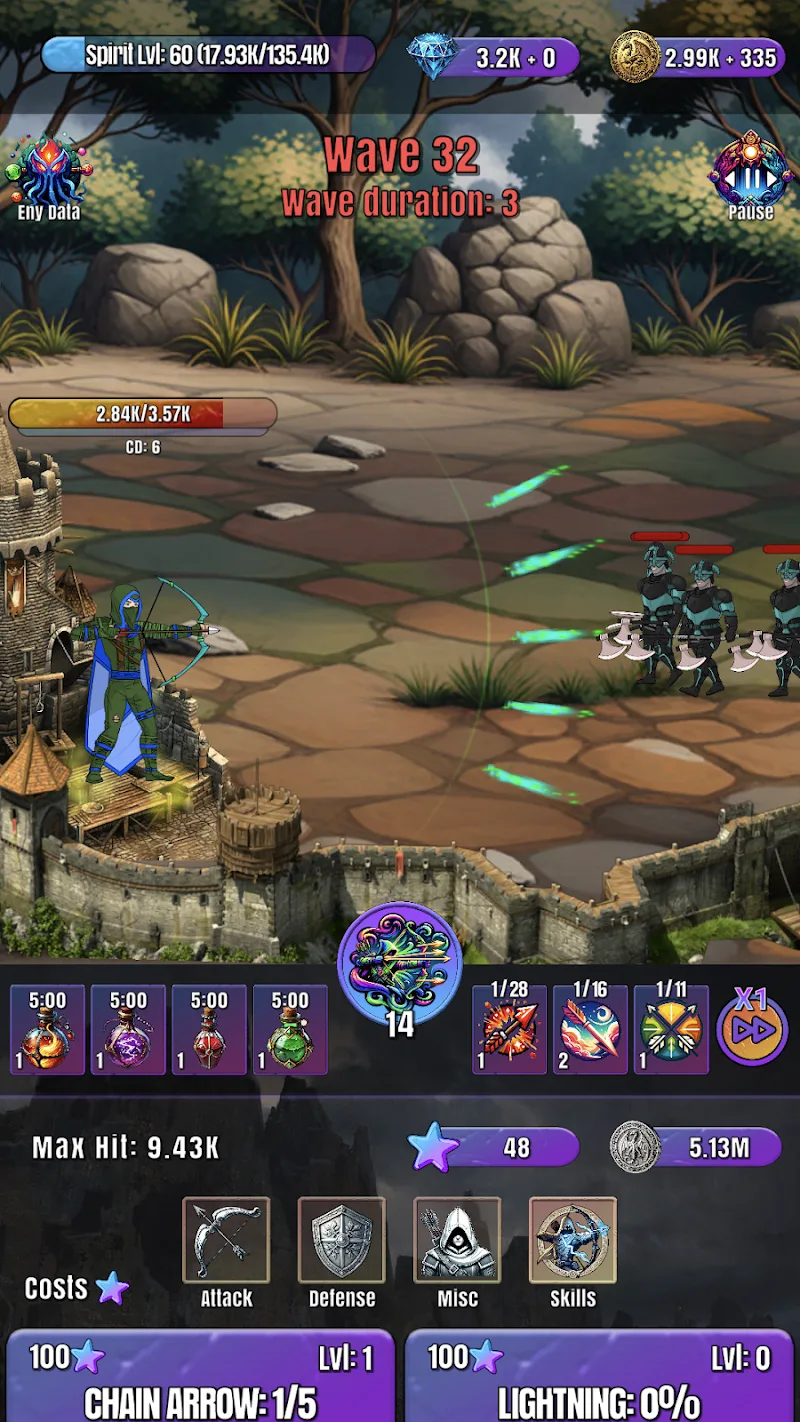The width and height of the screenshot is (800, 1422).
Task: Activate the 1/16 flaming arrow skill
Action: (590, 1029)
